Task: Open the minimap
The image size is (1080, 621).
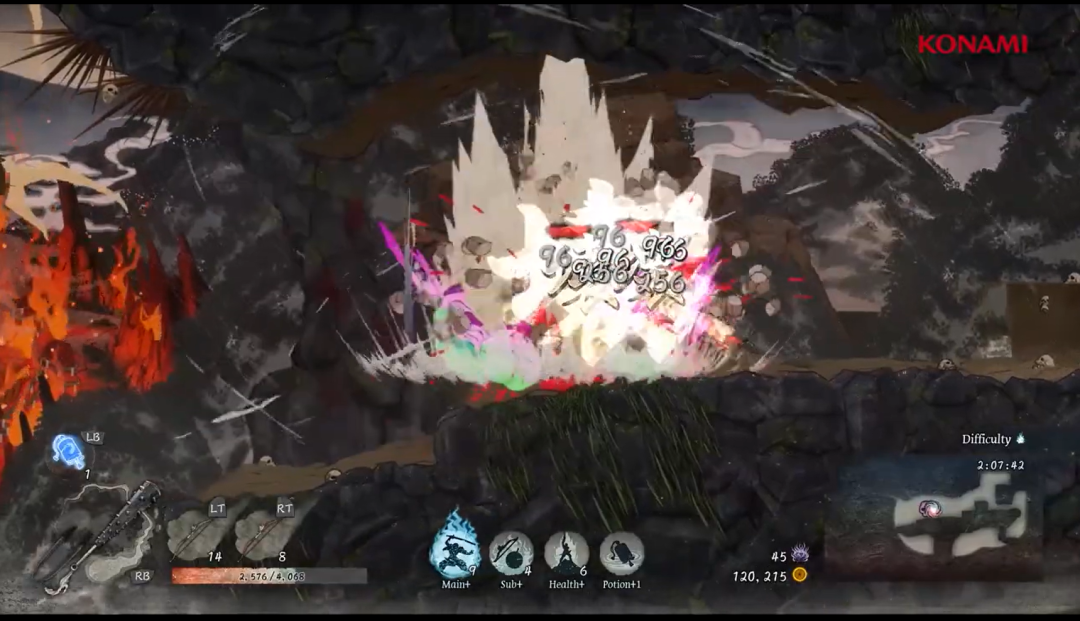Action: [952, 515]
